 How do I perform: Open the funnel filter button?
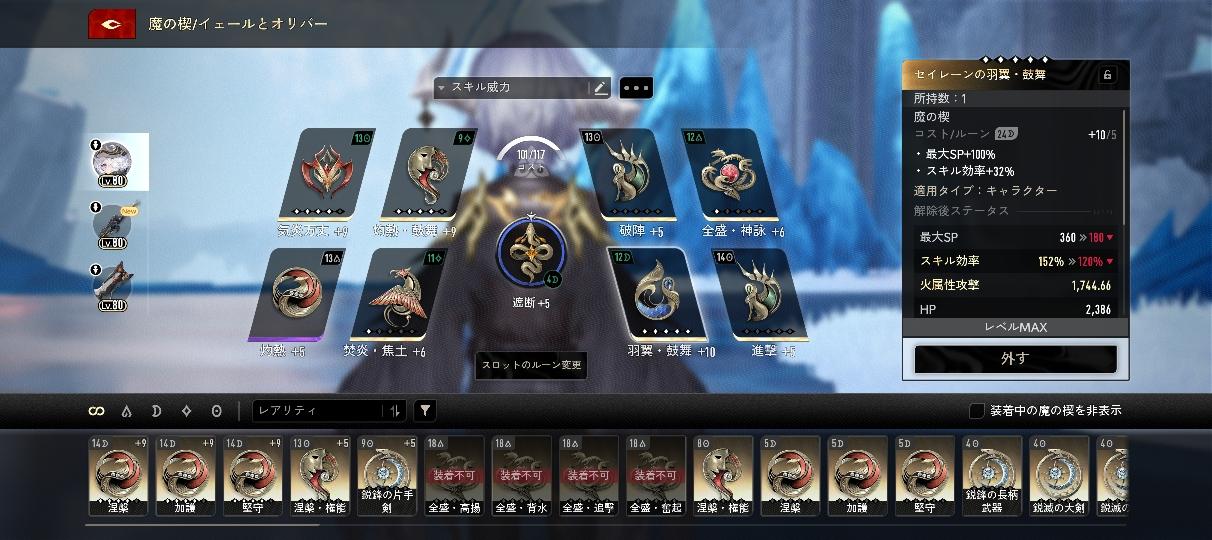(x=425, y=410)
